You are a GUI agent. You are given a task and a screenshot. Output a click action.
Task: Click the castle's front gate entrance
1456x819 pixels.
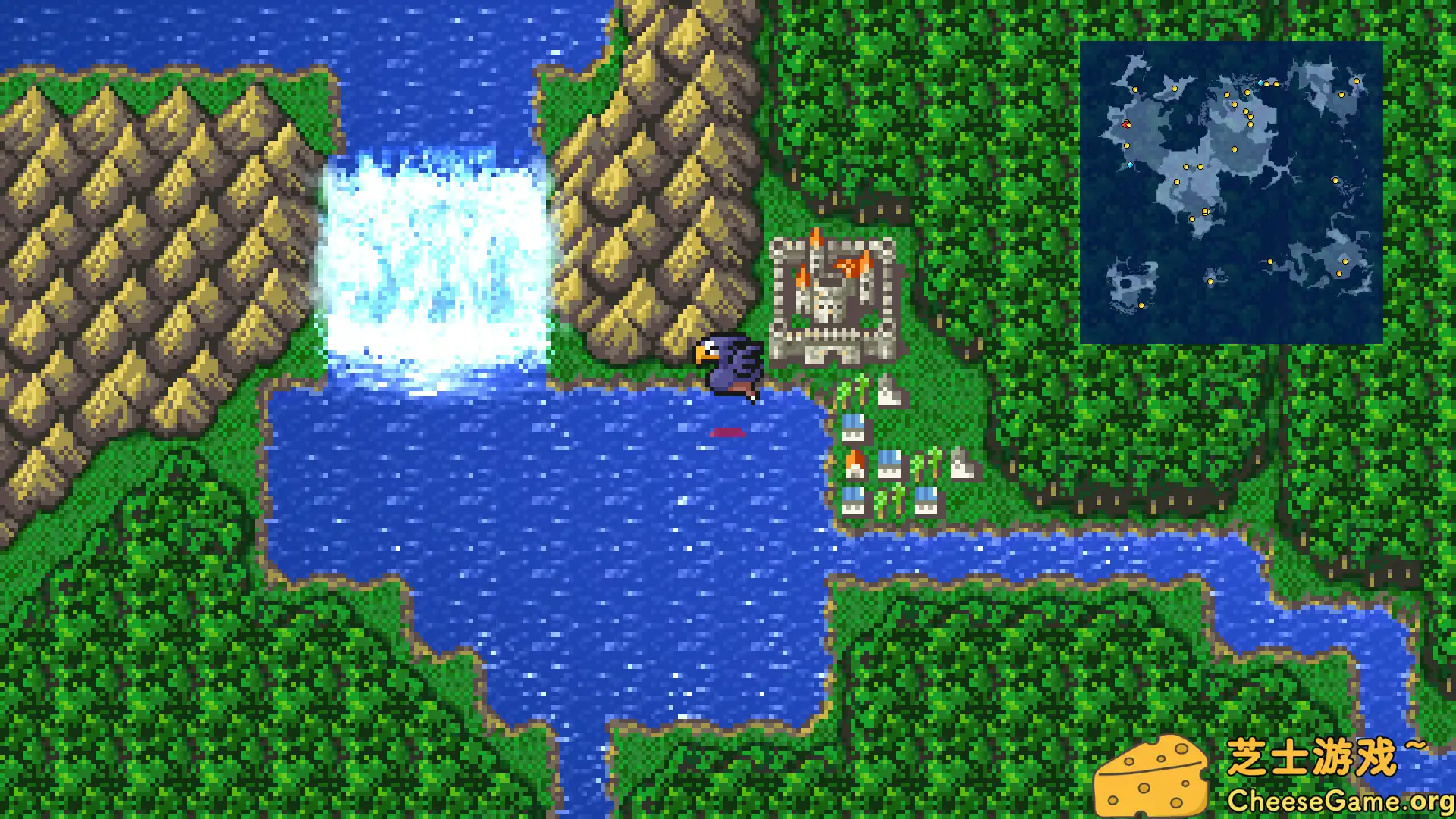tap(831, 353)
